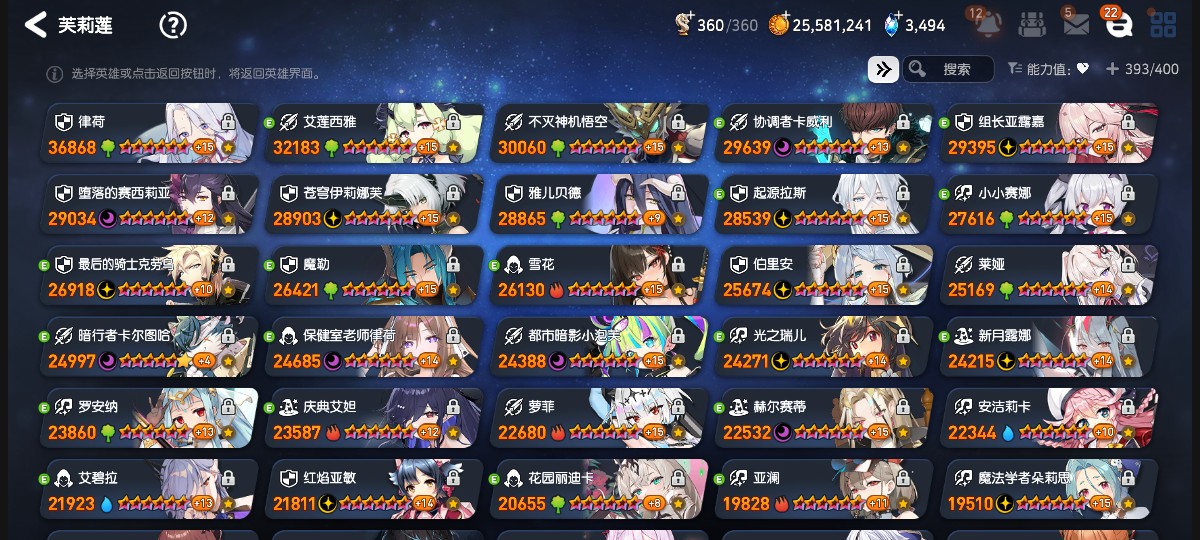1200x540 pixels.
Task: Choose hero card 雪花
Action: pyautogui.click(x=600, y=276)
